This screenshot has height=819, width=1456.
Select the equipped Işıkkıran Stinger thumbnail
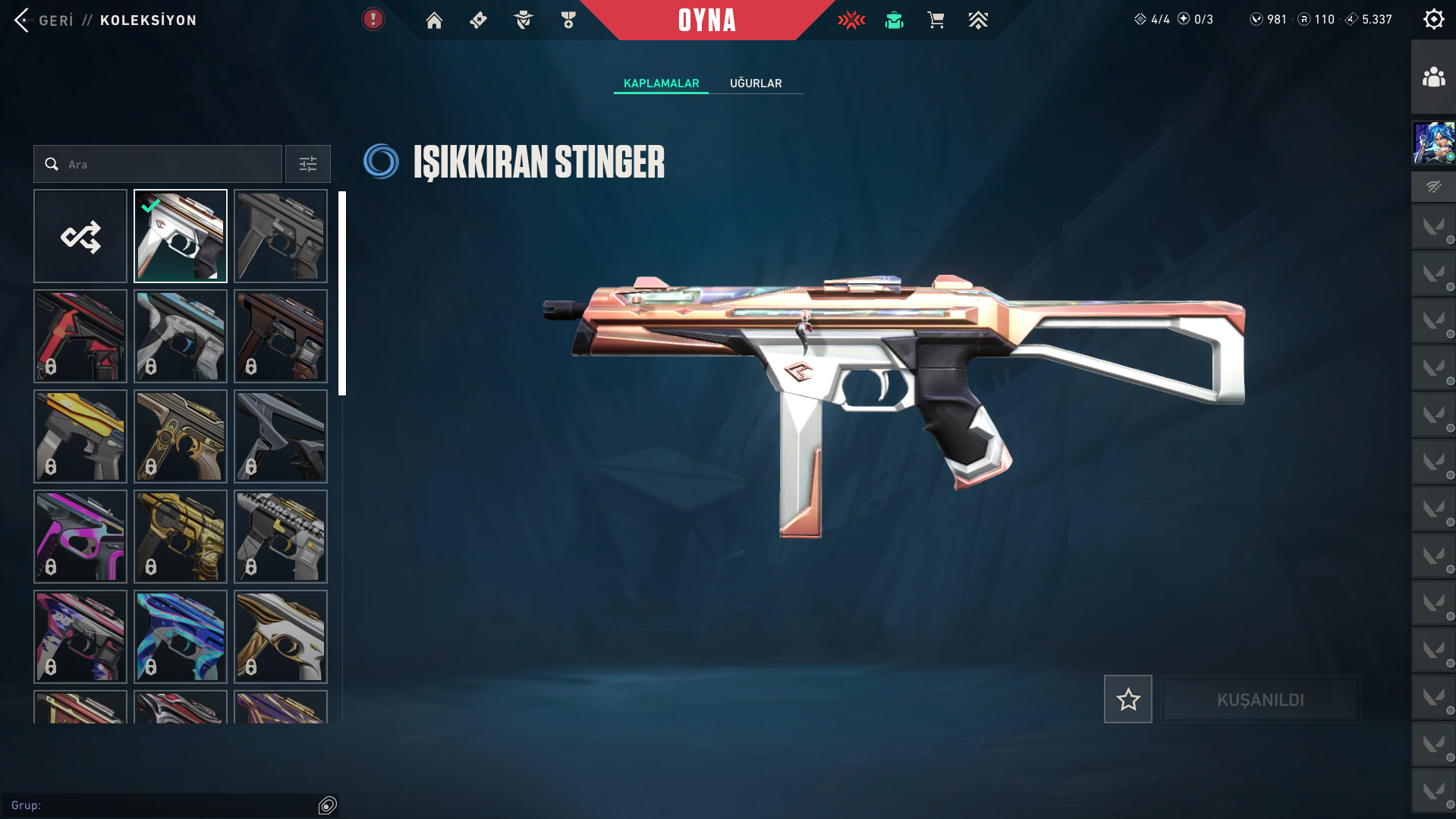181,237
